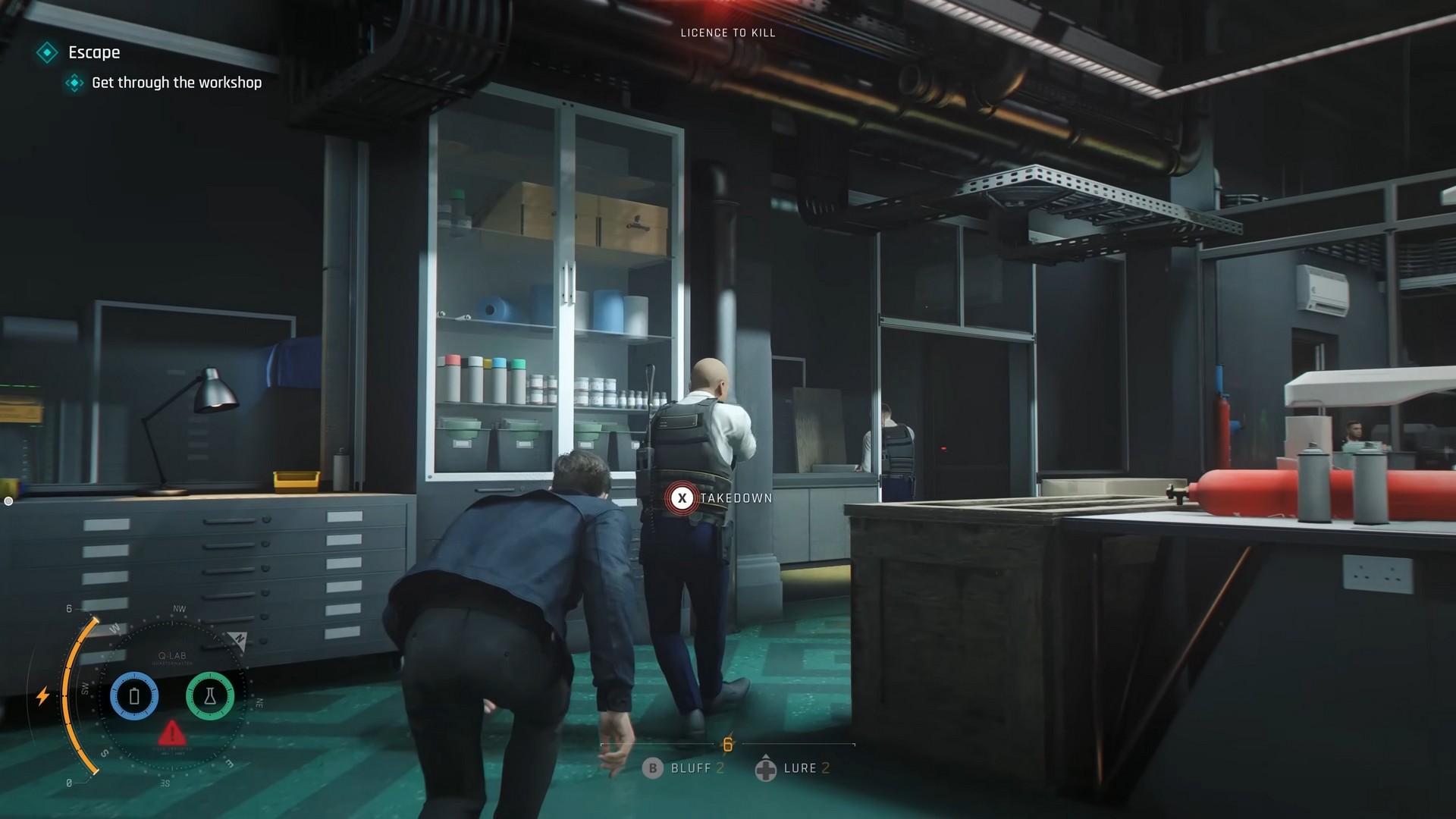Click the D-pad icon for Lure
Image resolution: width=1456 pixels, height=819 pixels.
click(x=766, y=768)
